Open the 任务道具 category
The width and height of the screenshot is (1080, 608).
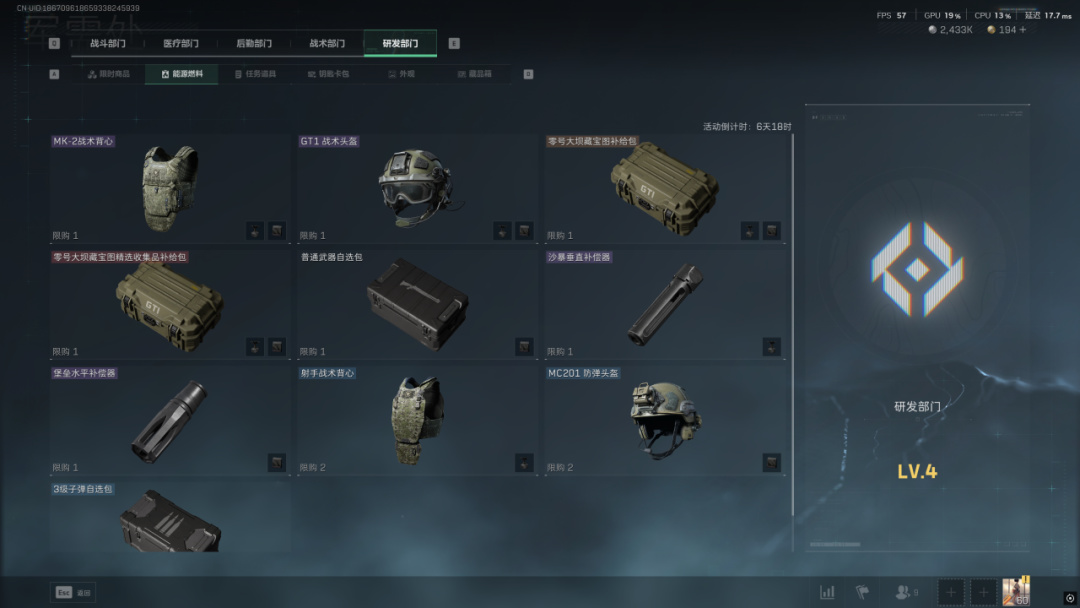coord(254,74)
